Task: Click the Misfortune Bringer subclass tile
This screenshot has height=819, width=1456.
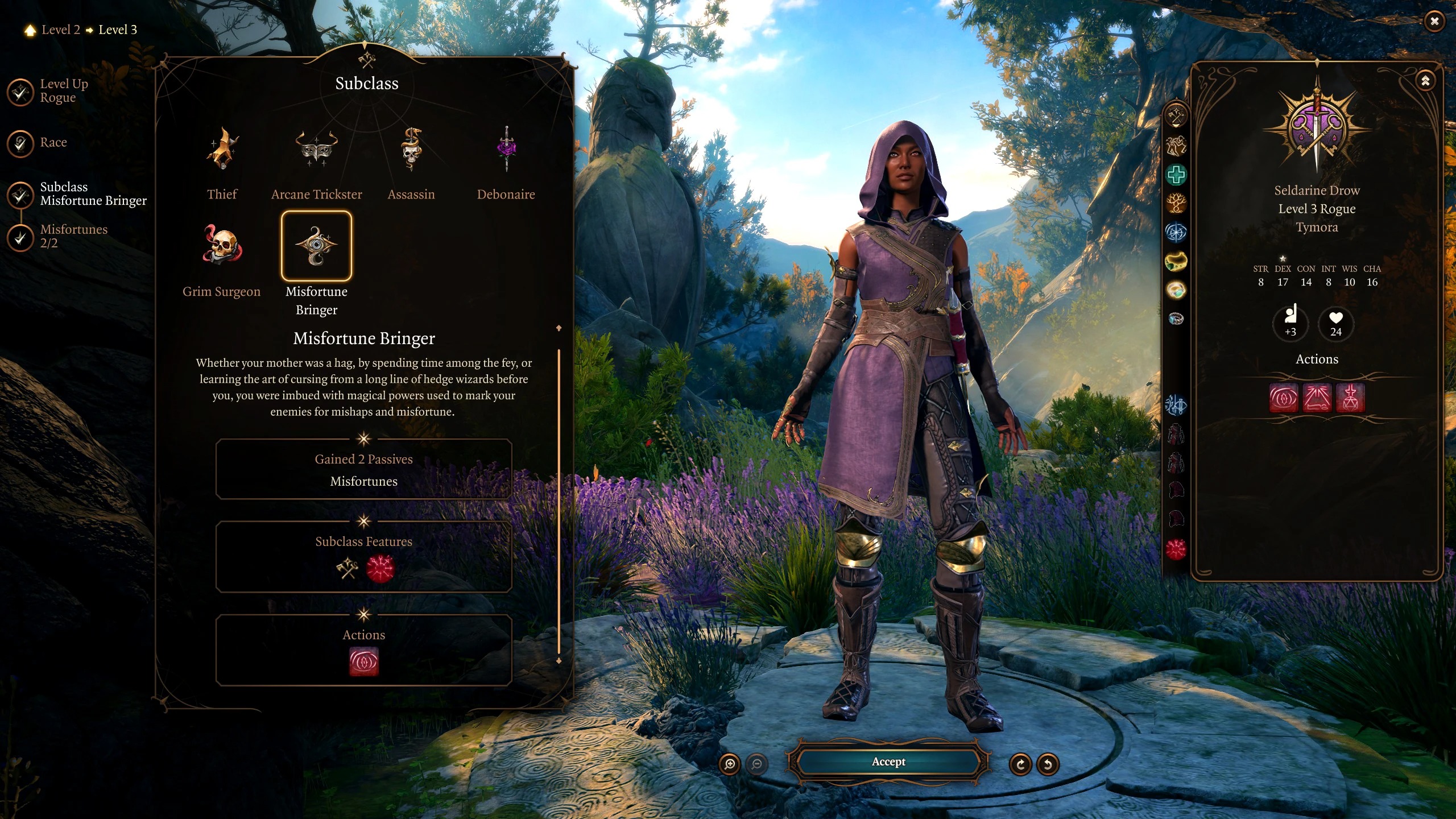Action: 316,247
